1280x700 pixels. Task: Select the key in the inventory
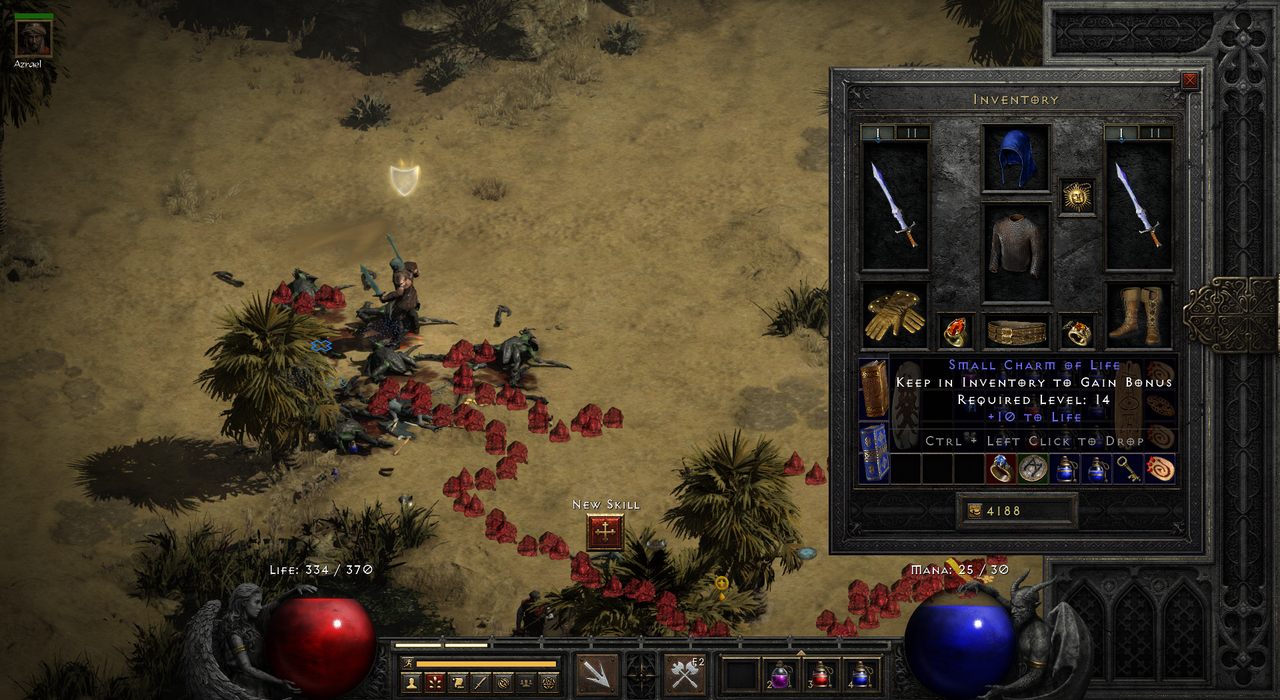point(1129,469)
